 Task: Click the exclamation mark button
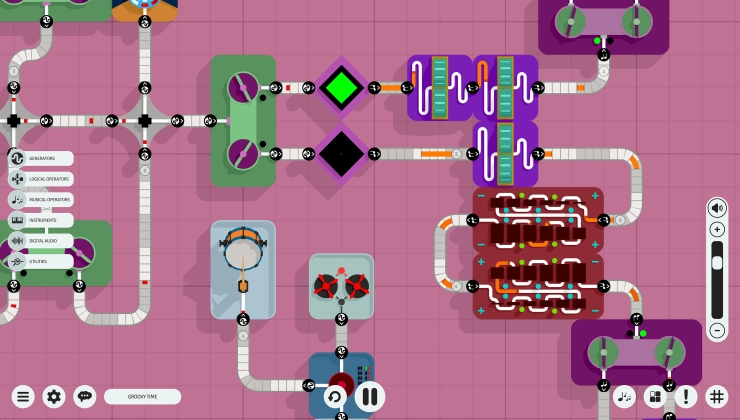tap(686, 397)
